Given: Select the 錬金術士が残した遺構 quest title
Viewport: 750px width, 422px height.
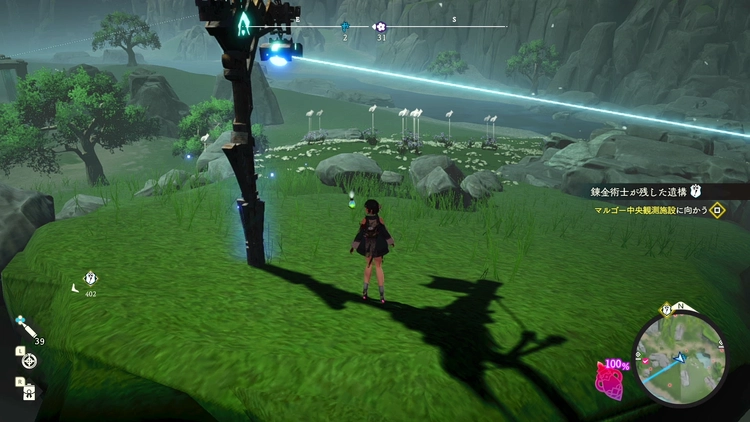Looking at the screenshot, I should [x=640, y=191].
